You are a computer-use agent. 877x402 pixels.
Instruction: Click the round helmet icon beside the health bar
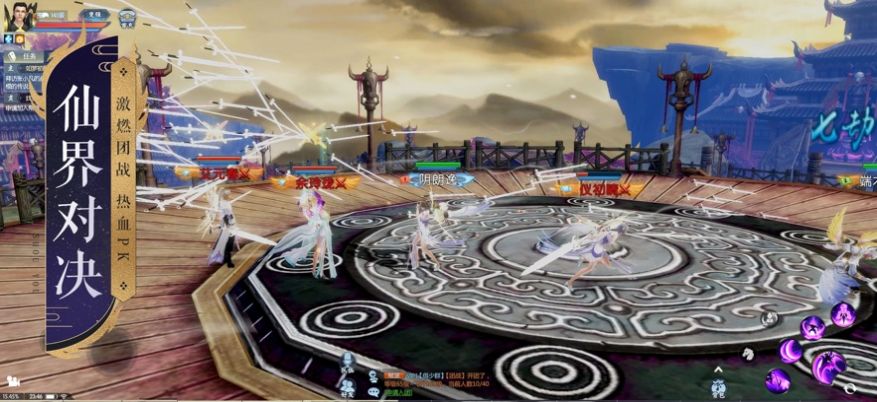click(127, 18)
